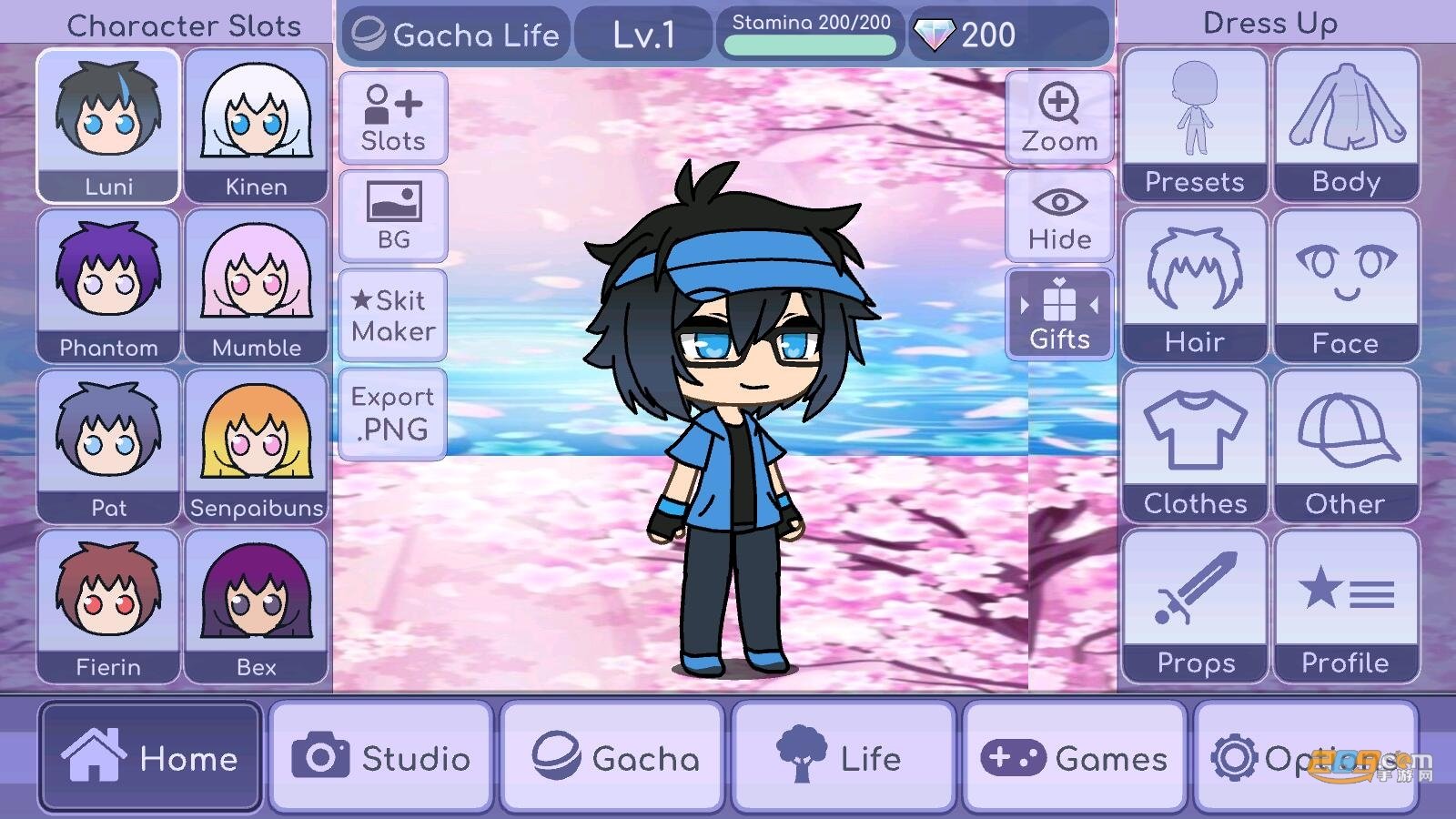Change the background with BG
Image resolution: width=1456 pixels, height=819 pixels.
coord(393,216)
